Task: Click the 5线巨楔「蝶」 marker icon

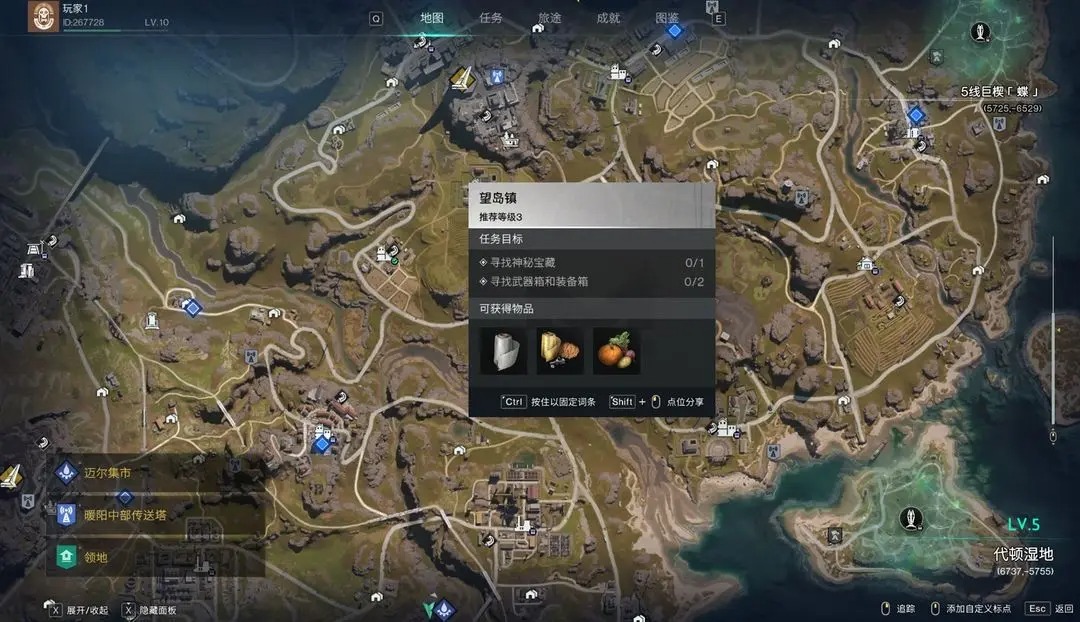Action: click(x=981, y=30)
